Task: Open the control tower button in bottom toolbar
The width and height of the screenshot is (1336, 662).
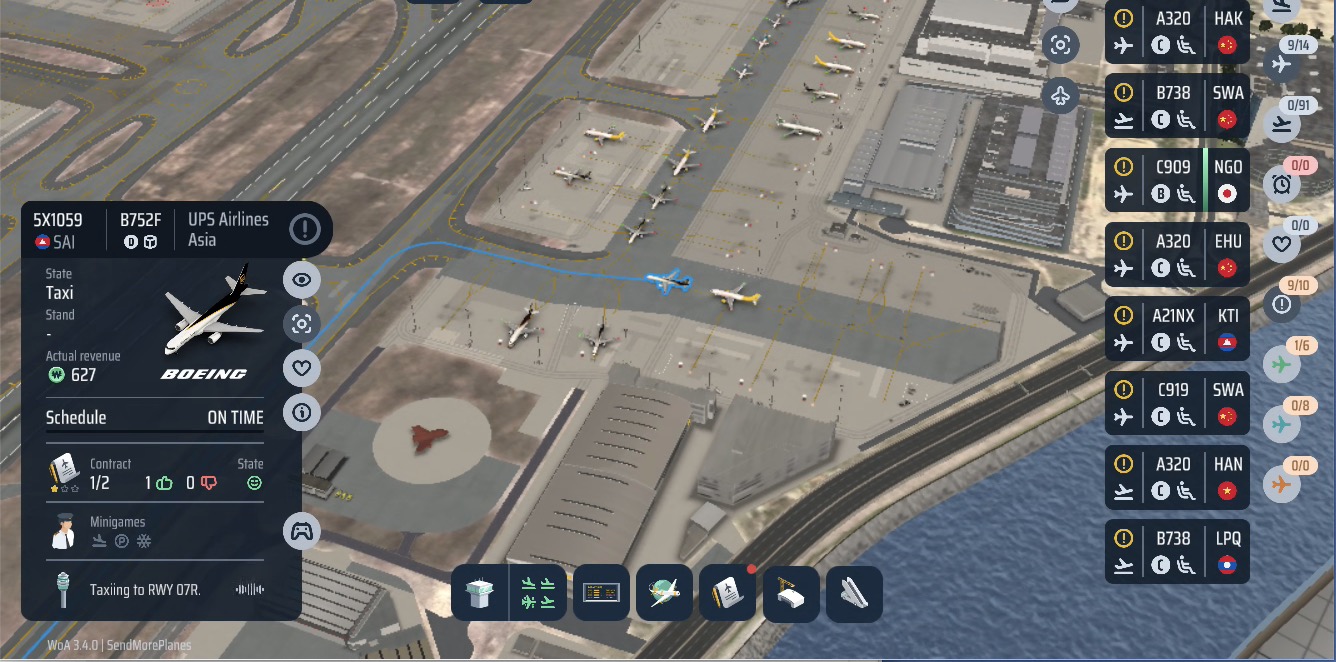Action: [480, 594]
